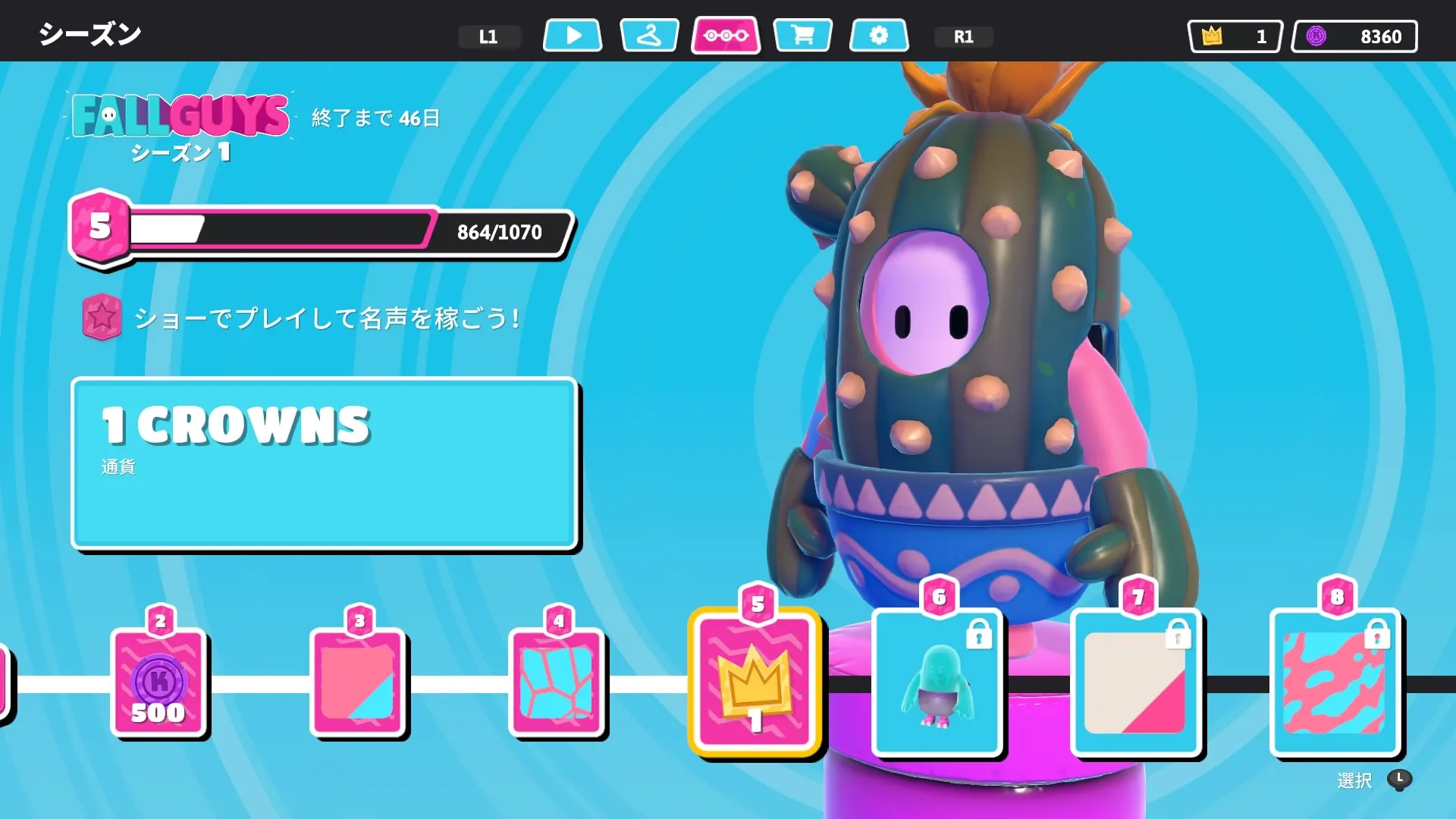Viewport: 1456px width, 819px height.
Task: Select the locked tier 7 pattern reward
Action: [1136, 682]
